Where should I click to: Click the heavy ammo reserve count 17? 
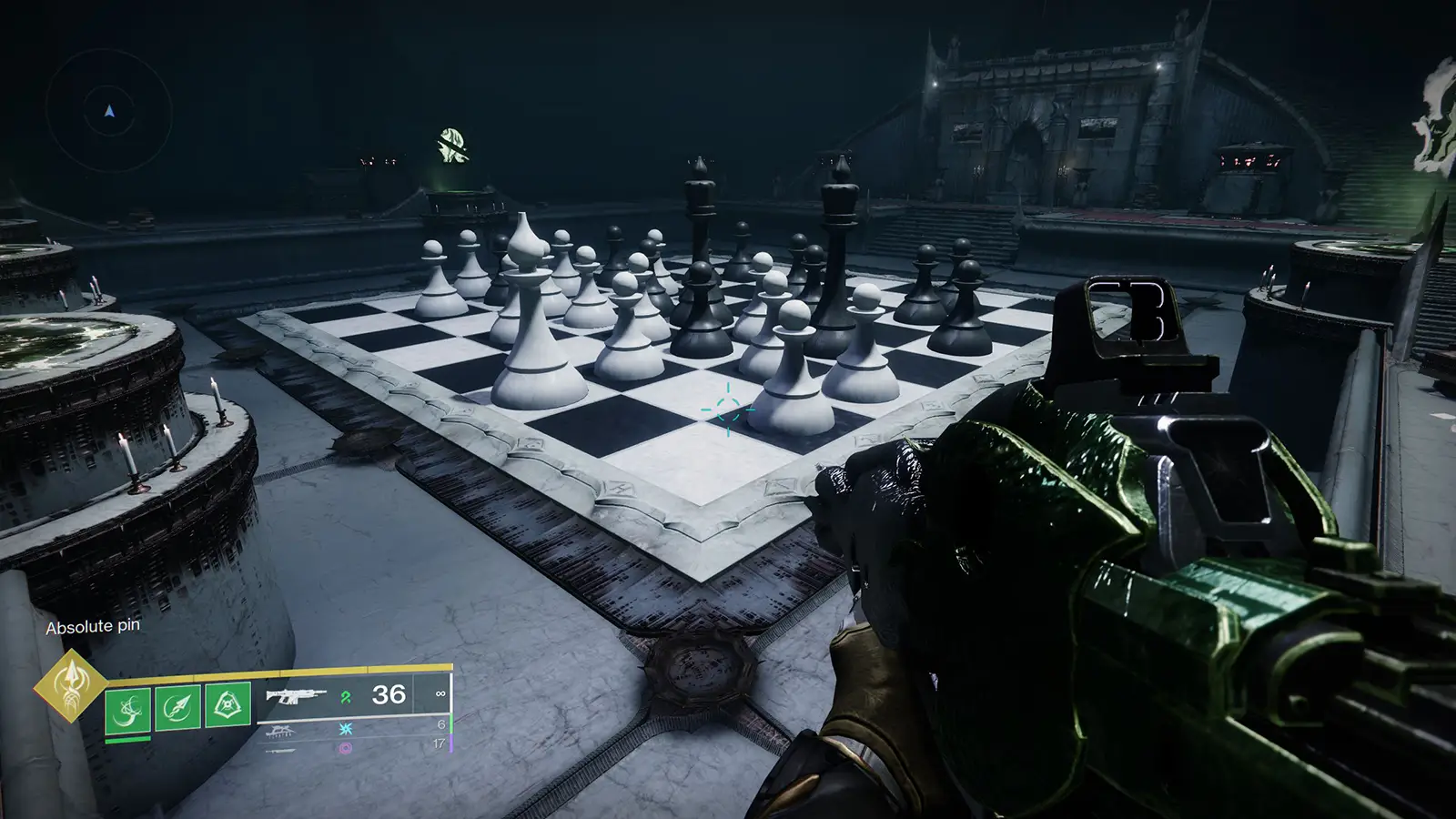point(438,744)
